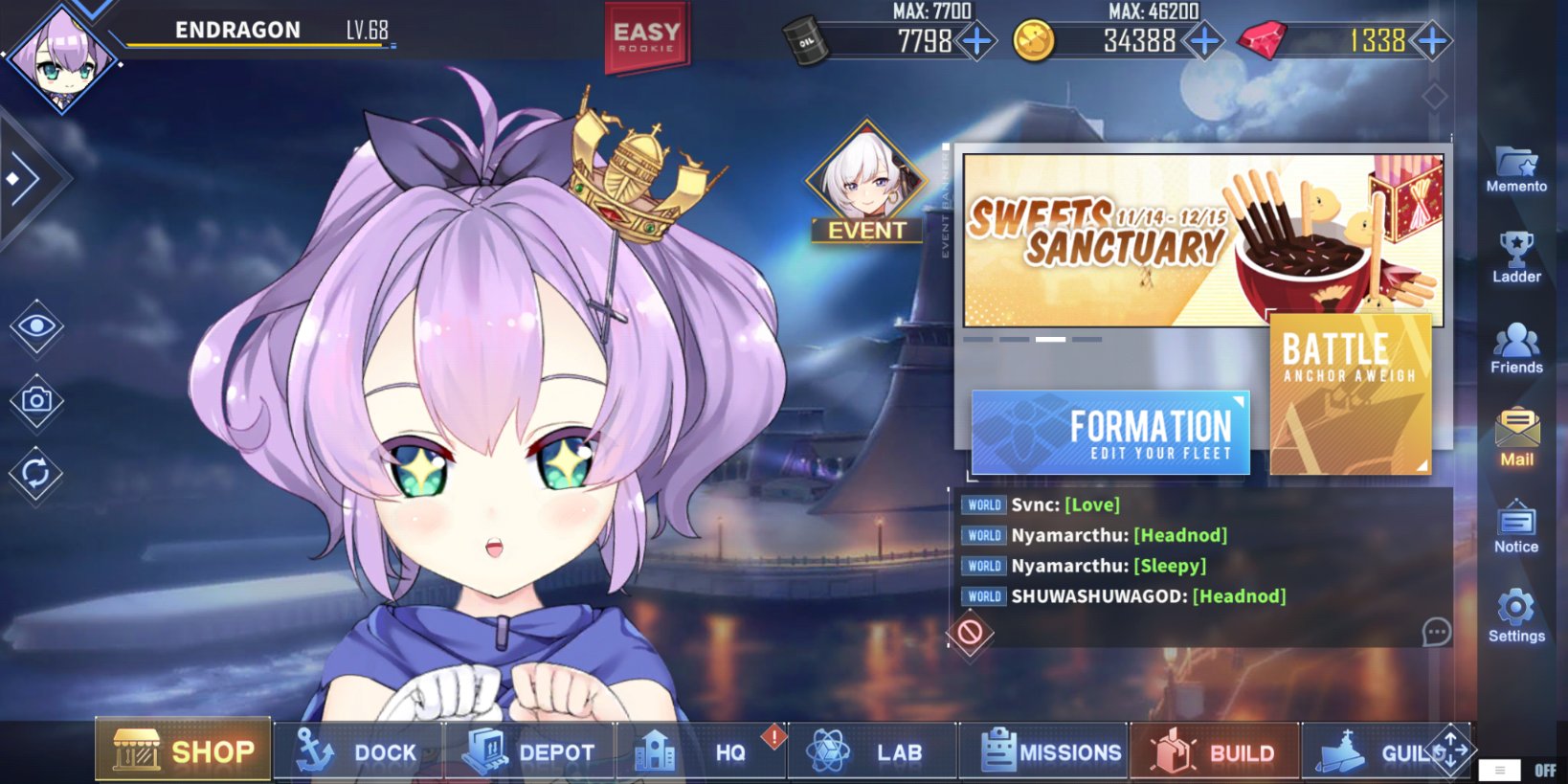Open the Settings gear

click(x=1516, y=616)
